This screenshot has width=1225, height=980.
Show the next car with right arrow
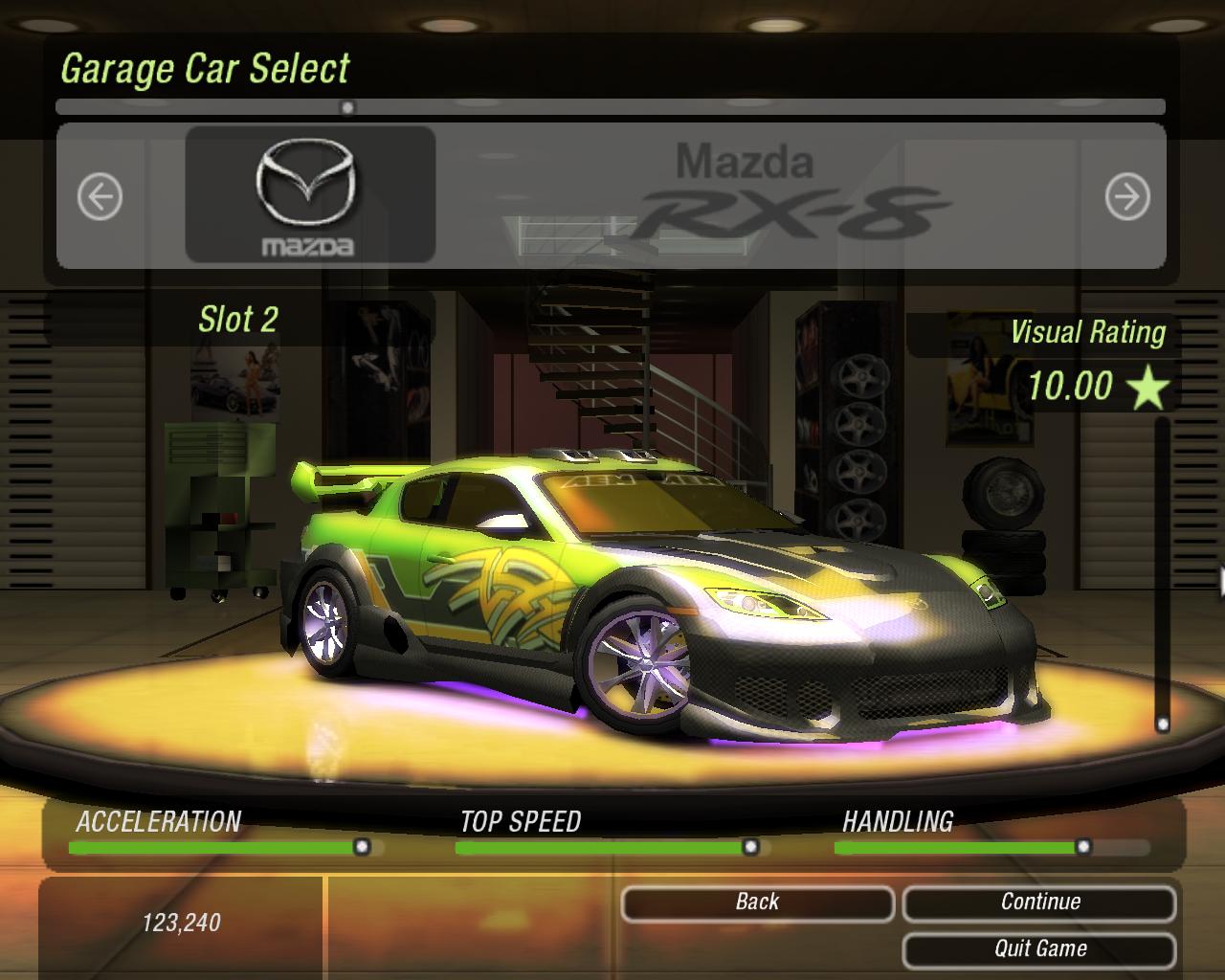pyautogui.click(x=1126, y=197)
